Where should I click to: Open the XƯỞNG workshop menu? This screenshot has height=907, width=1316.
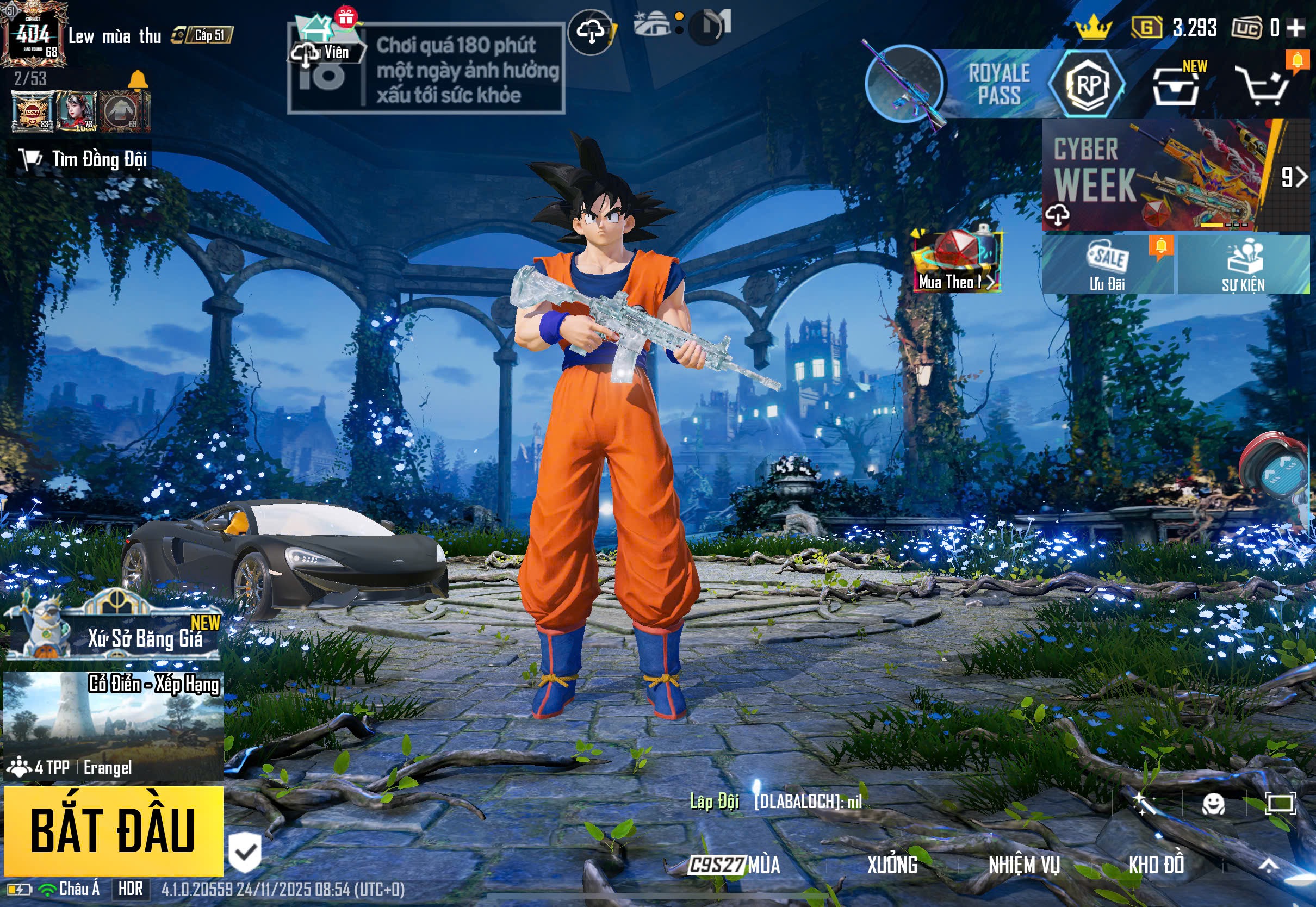(x=892, y=865)
